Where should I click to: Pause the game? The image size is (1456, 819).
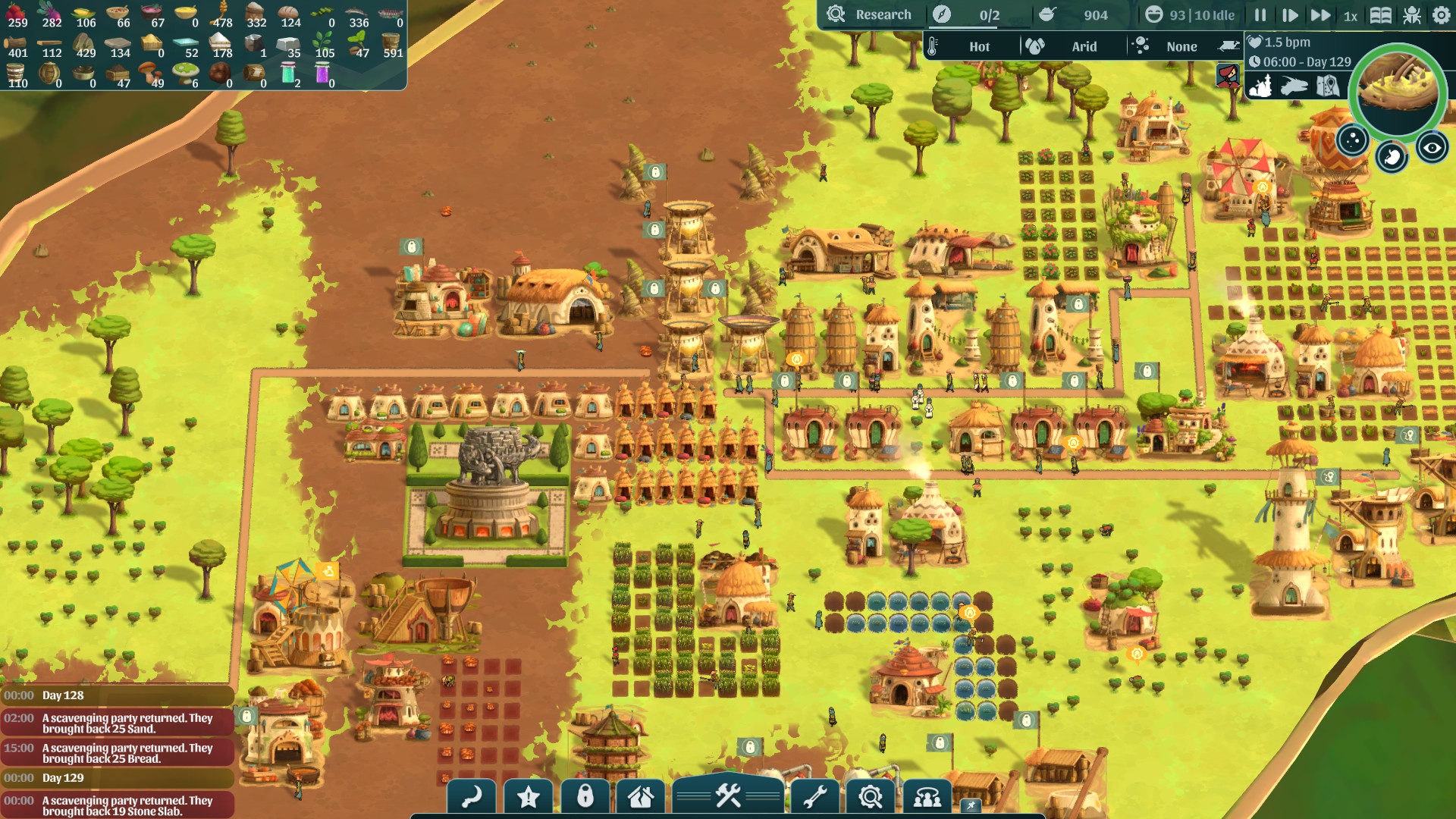click(1260, 15)
